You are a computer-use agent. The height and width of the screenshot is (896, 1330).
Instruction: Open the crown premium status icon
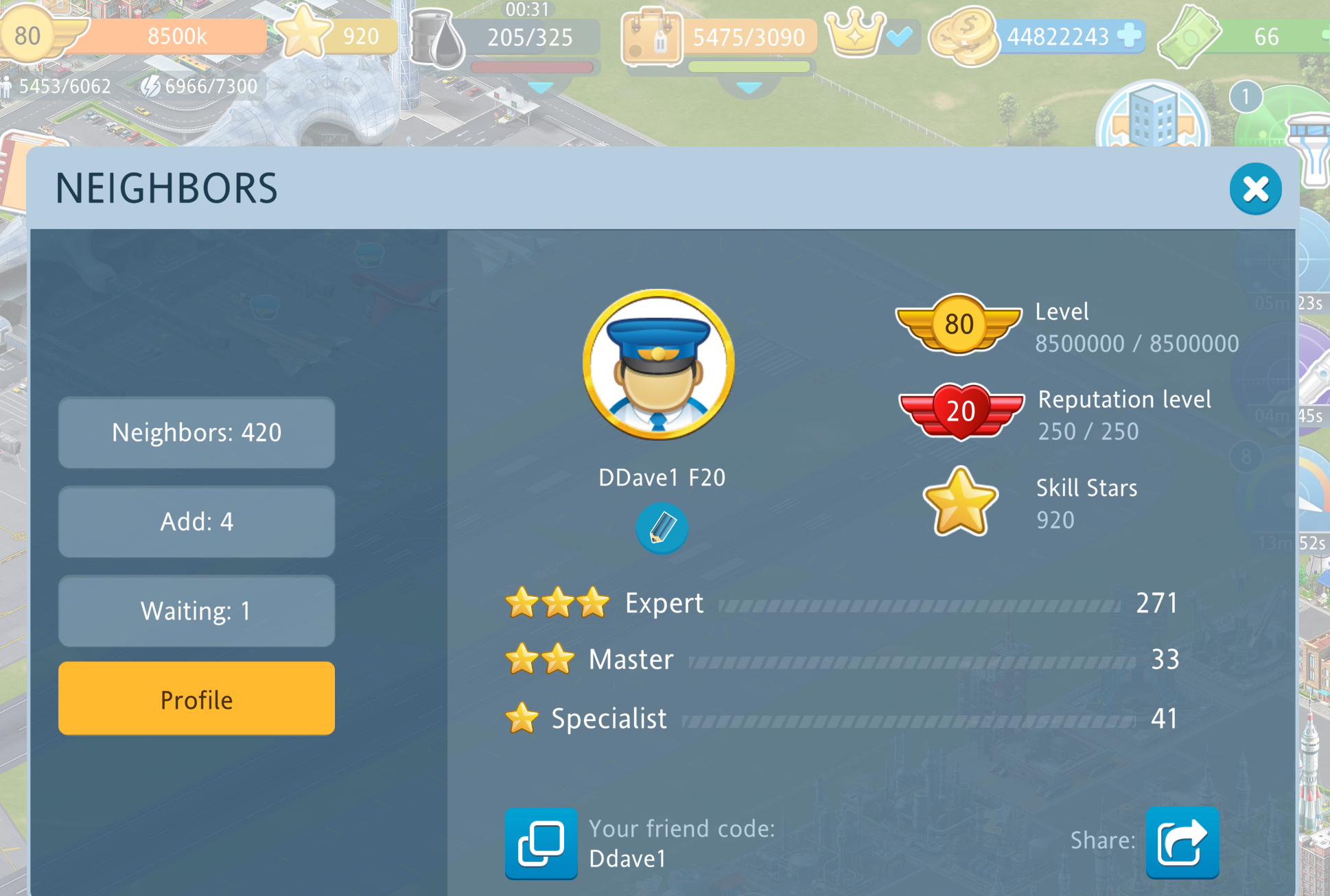pos(856,34)
